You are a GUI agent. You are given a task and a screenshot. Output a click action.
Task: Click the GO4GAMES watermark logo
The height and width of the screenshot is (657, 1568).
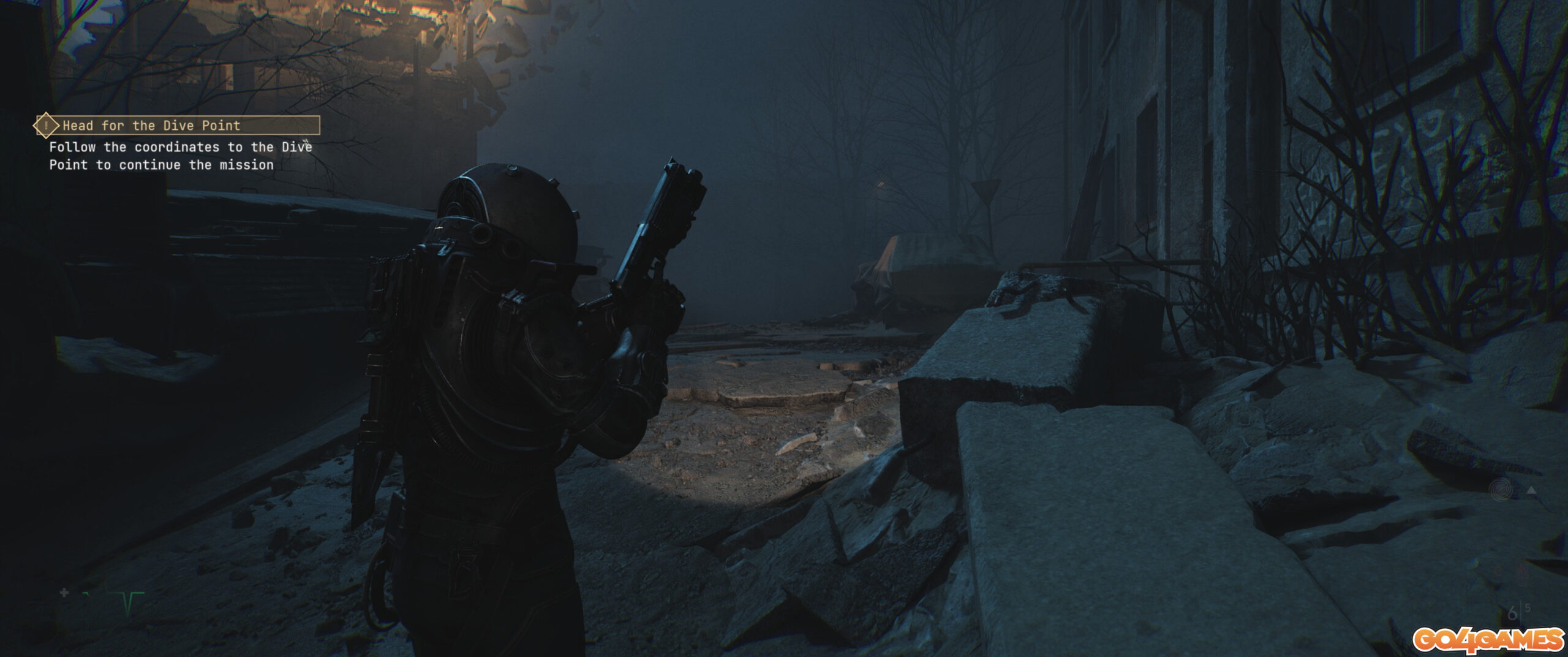(1488, 640)
